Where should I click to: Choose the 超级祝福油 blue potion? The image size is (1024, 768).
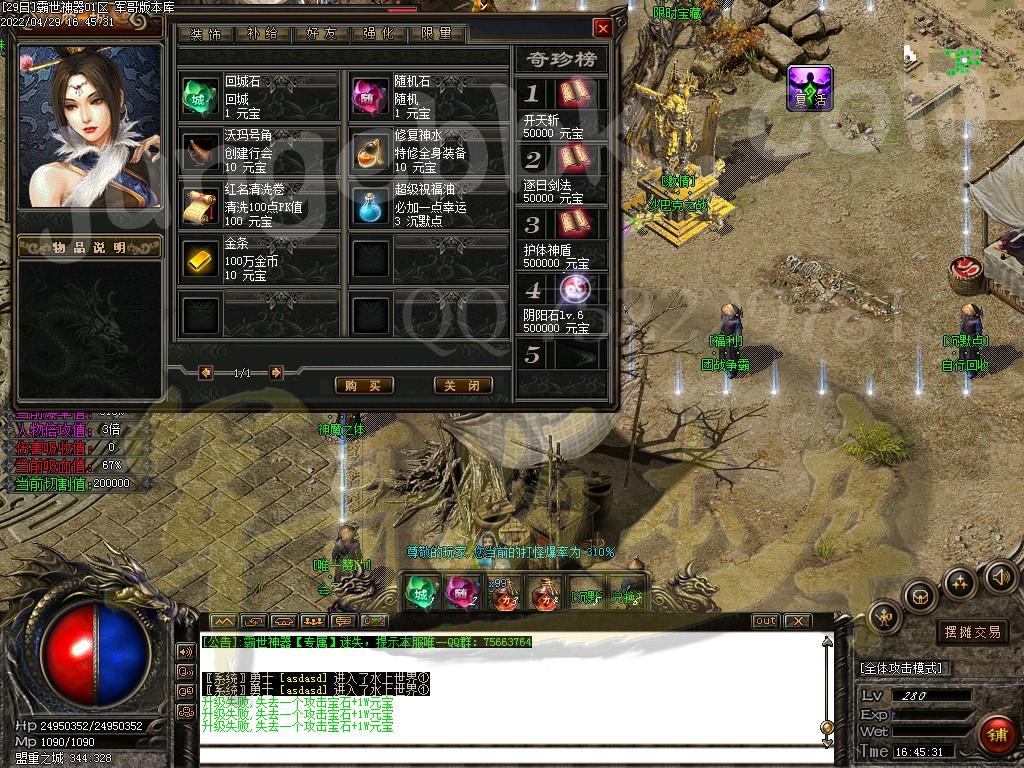point(371,205)
